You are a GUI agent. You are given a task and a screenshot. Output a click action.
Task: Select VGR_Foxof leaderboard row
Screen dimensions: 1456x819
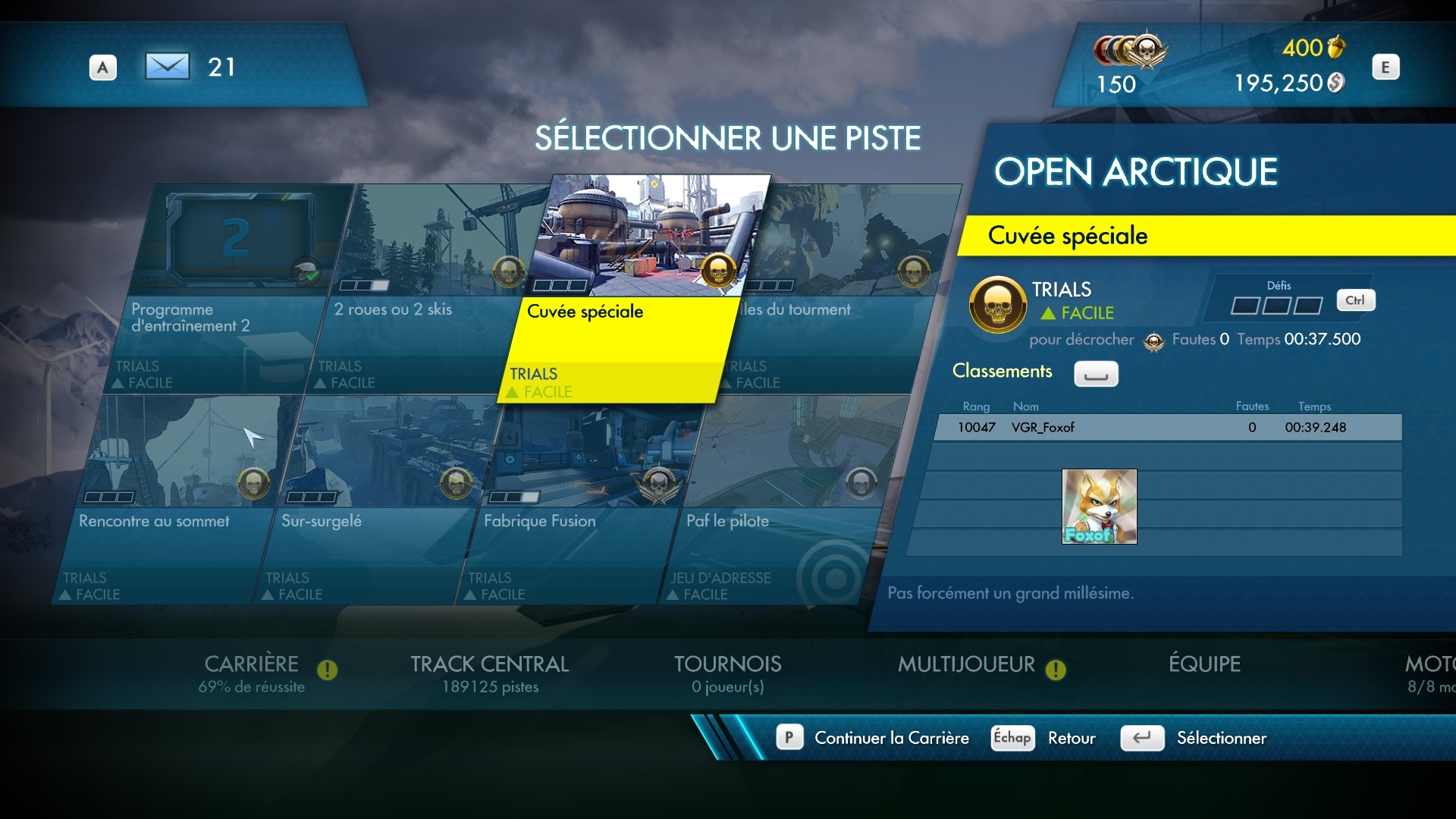tap(1168, 428)
